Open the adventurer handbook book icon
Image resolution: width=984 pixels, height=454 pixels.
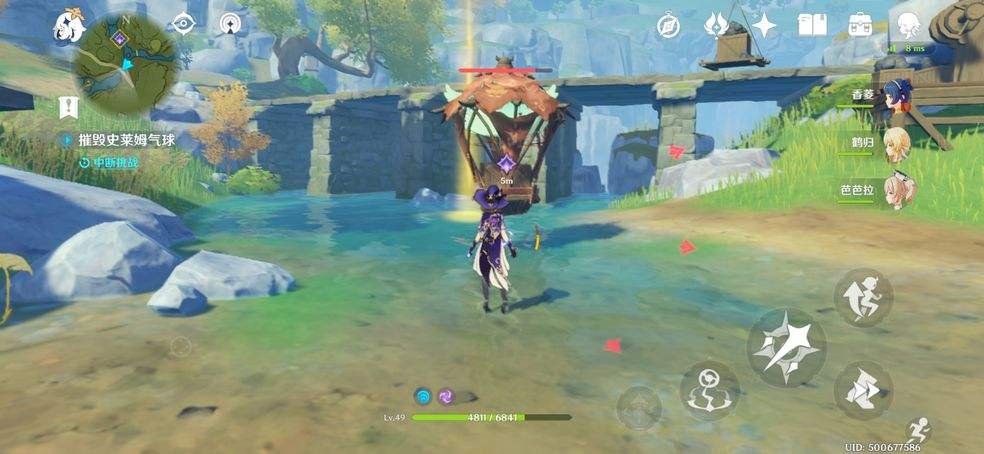[812, 25]
